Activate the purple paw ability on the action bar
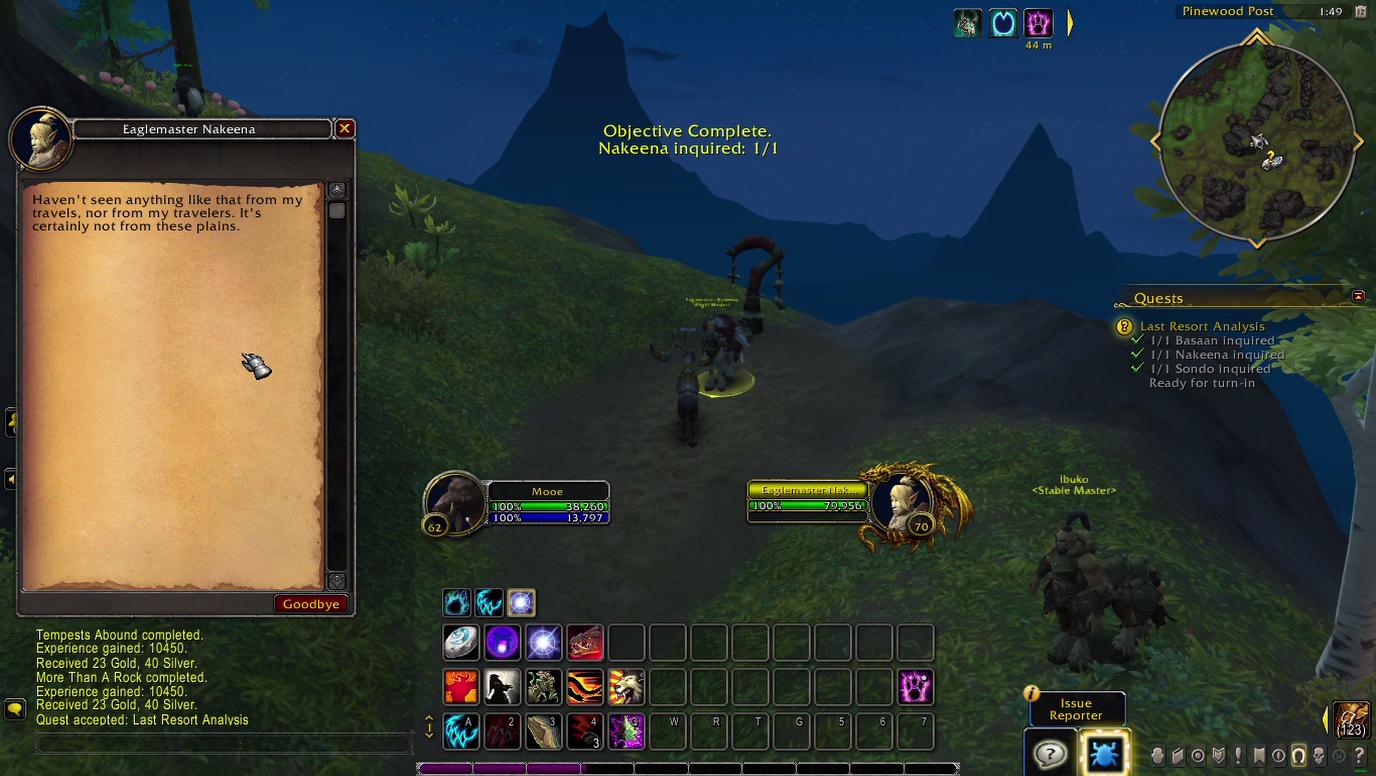Screen dimensions: 1376x776 (x=915, y=687)
